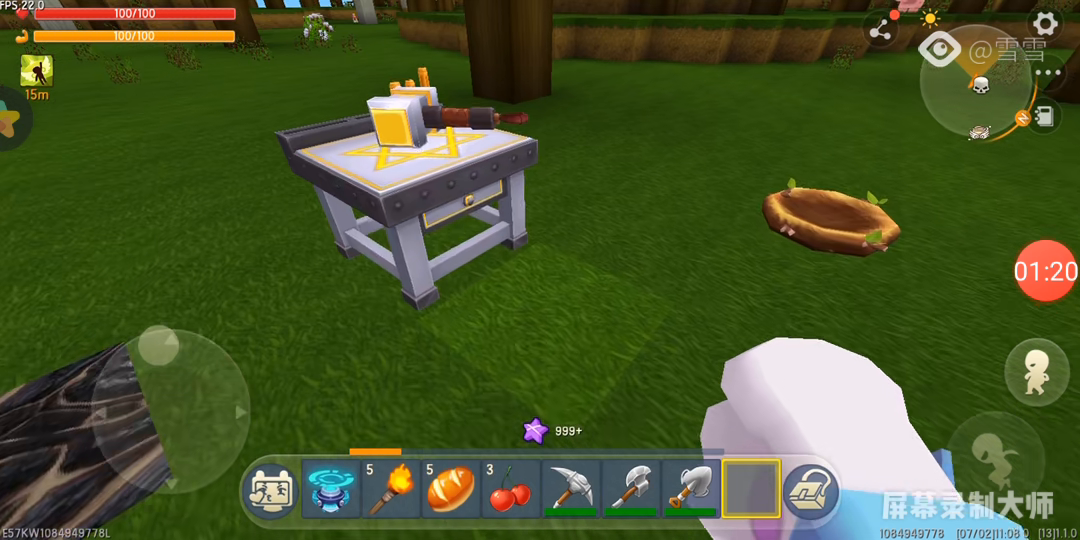Select the torch hotbar slot
Image resolution: width=1080 pixels, height=540 pixels.
391,489
